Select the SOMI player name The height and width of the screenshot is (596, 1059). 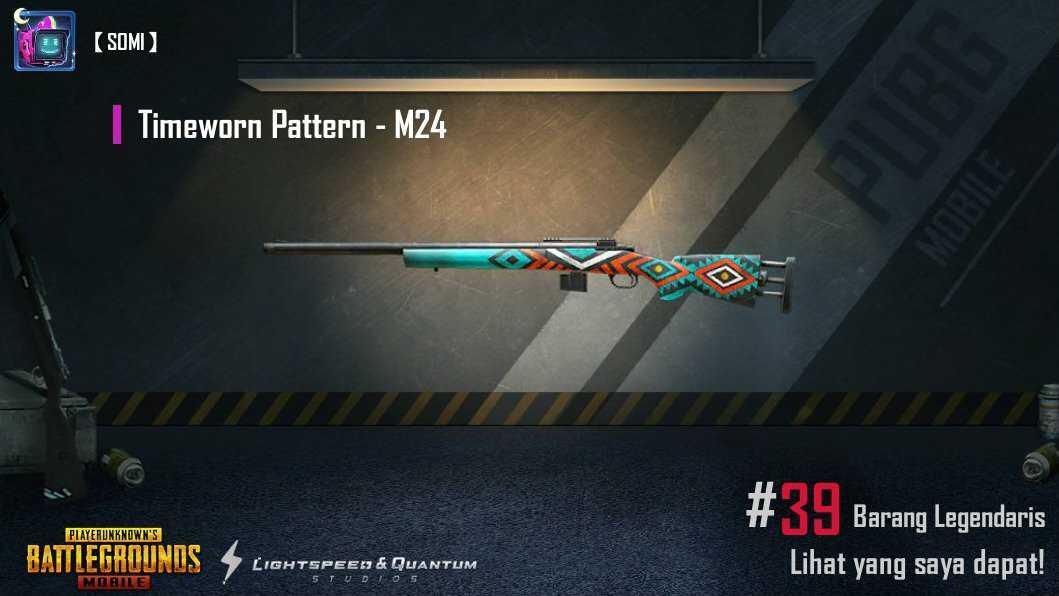125,42
